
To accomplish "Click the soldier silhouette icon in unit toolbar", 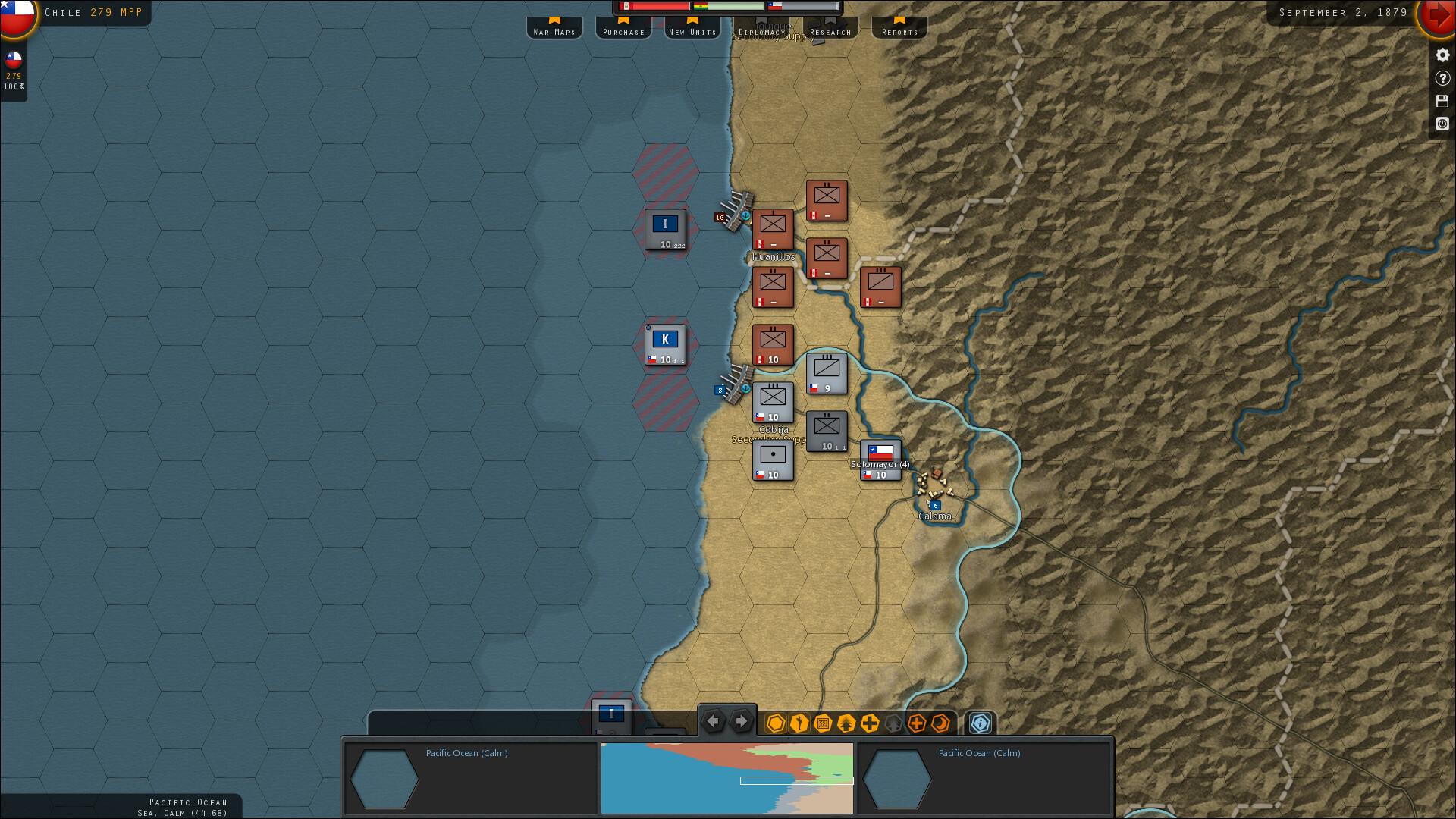I will (798, 724).
